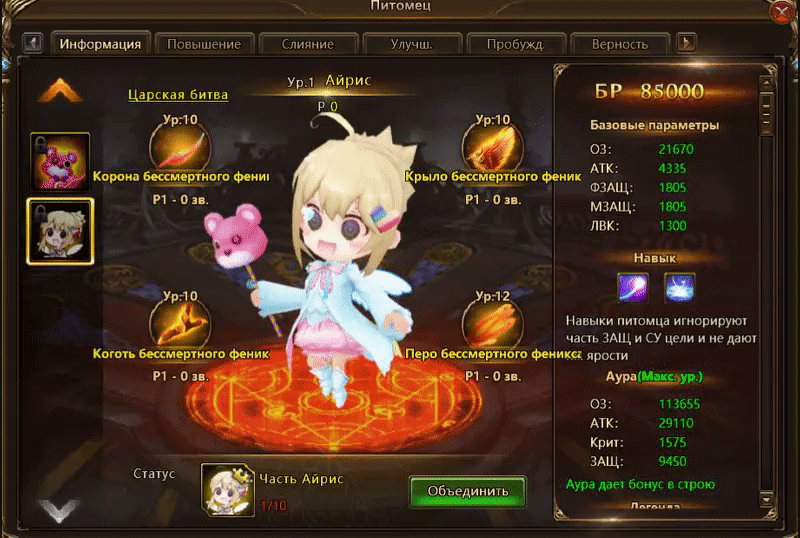Viewport: 800px width, 538px height.
Task: Select the pink bear pet thumbnail
Action: coord(60,161)
